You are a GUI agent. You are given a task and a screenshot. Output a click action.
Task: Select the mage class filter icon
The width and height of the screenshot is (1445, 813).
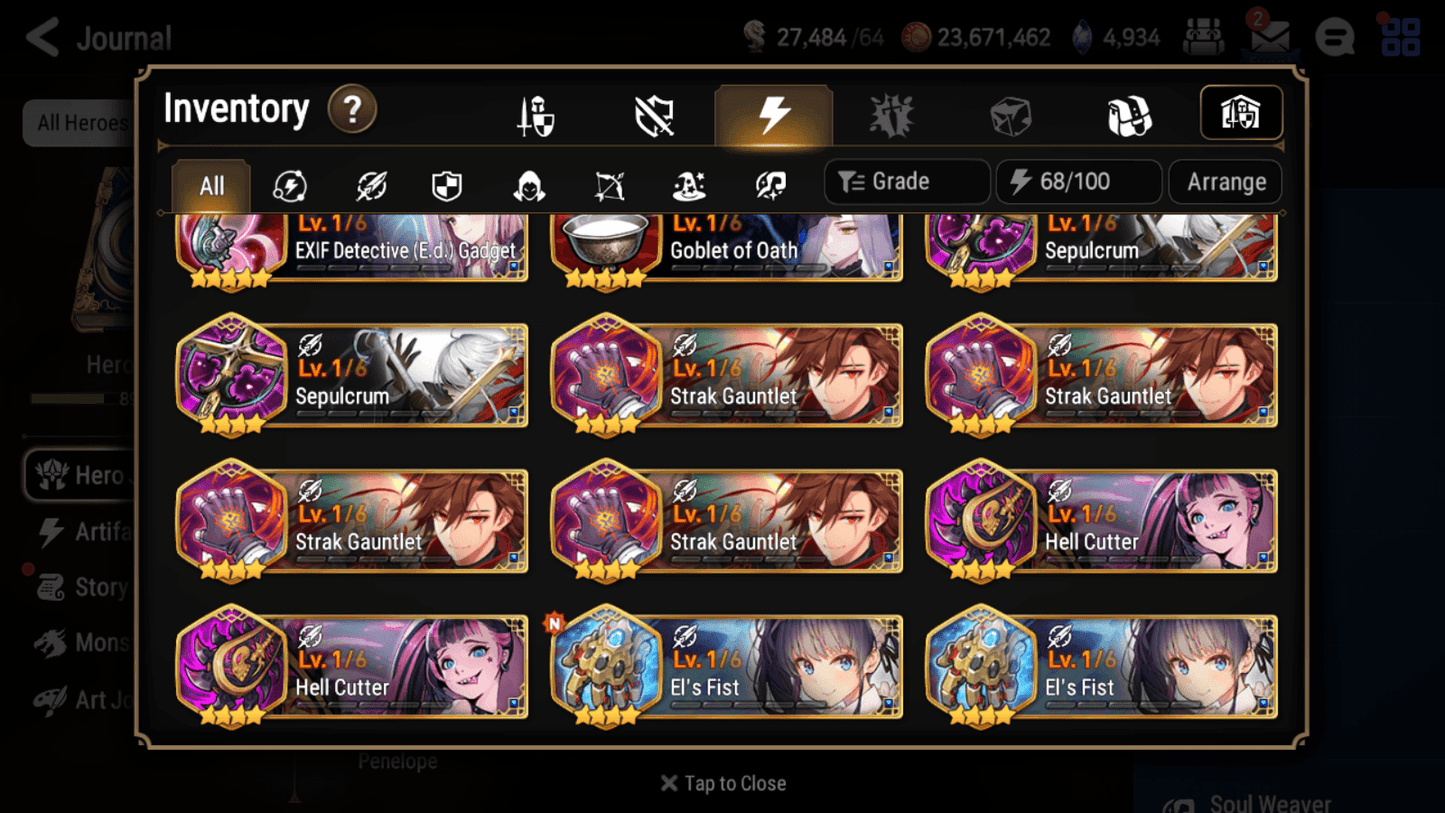tap(690, 185)
